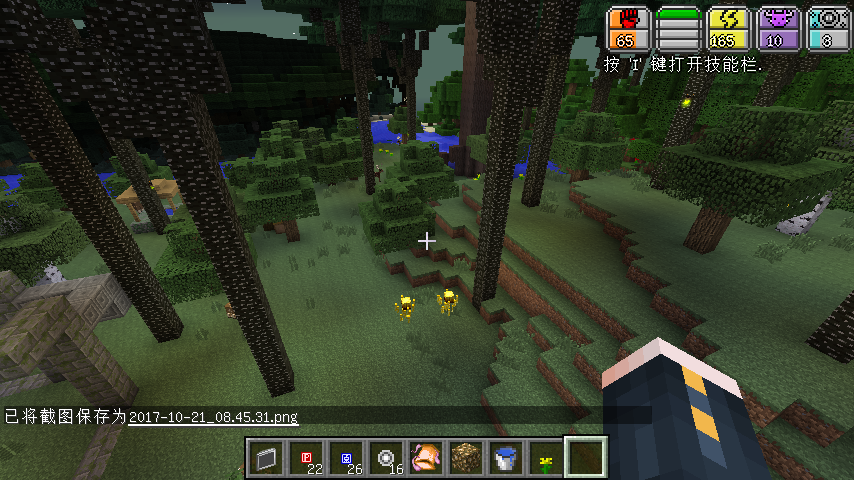This screenshot has width=854, height=480.
Task: Choose the white ring item stack of 16
Action: pyautogui.click(x=385, y=458)
